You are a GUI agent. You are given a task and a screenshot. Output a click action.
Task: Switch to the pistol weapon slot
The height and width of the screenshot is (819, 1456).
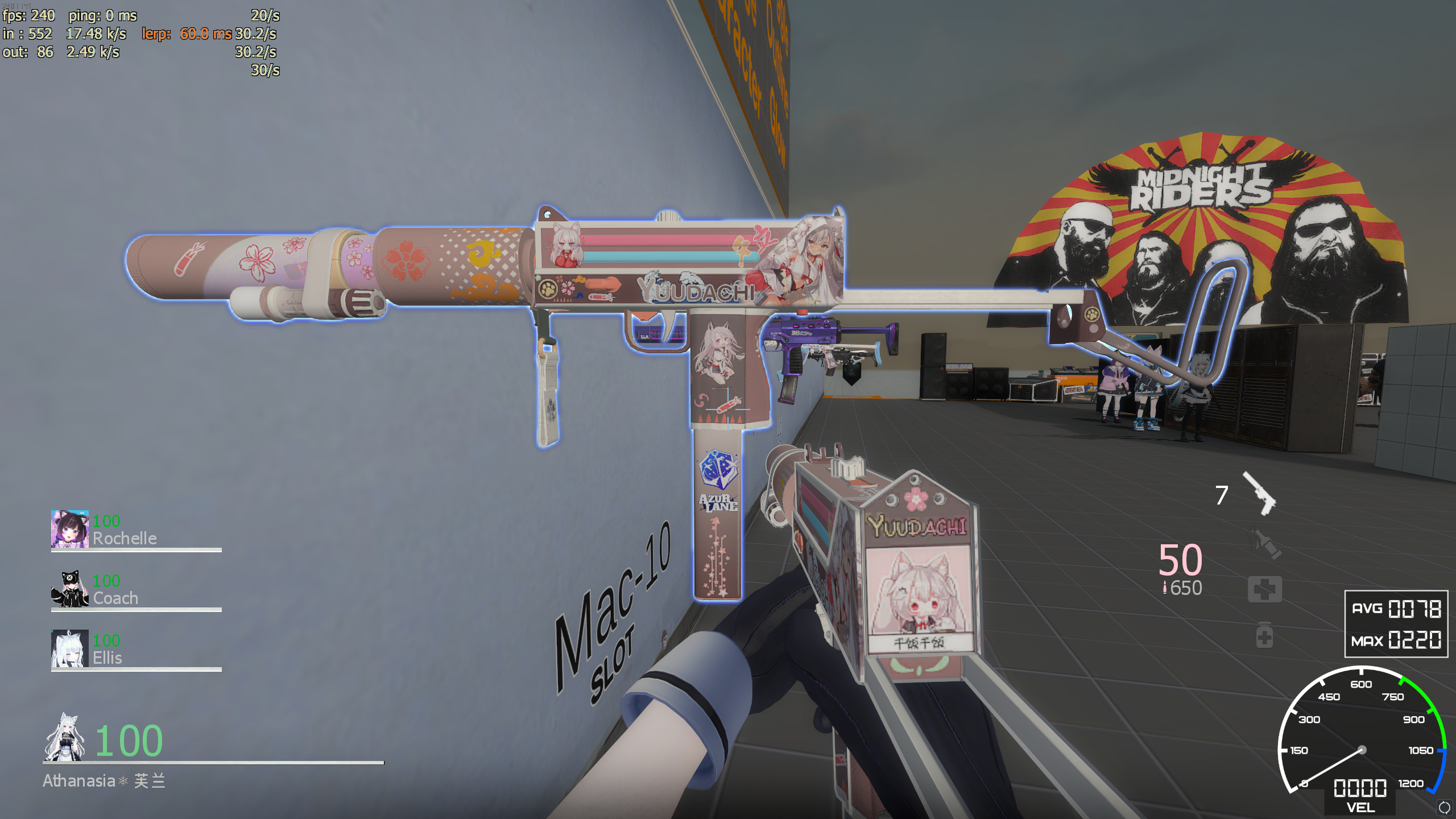(x=1259, y=494)
